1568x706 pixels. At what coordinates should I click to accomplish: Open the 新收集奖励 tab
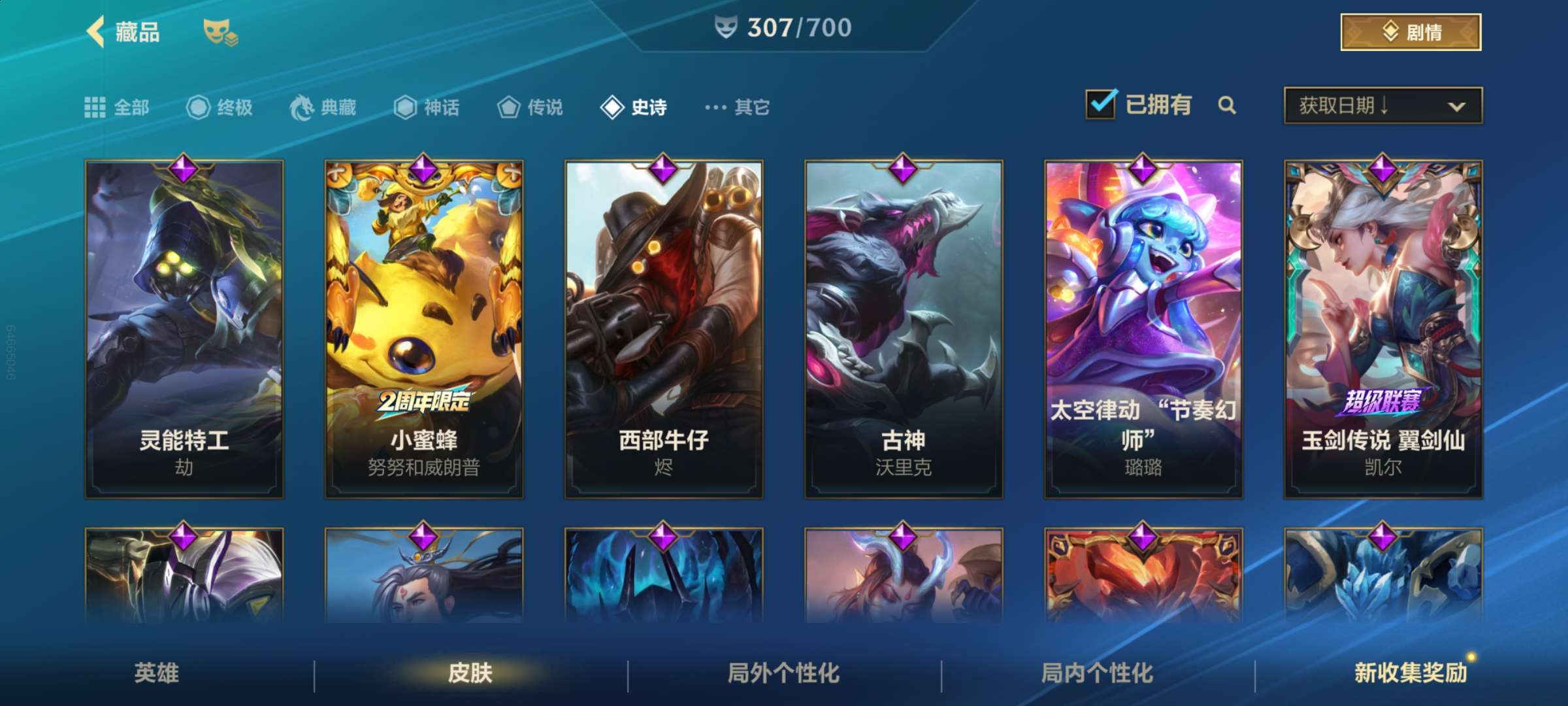1411,673
